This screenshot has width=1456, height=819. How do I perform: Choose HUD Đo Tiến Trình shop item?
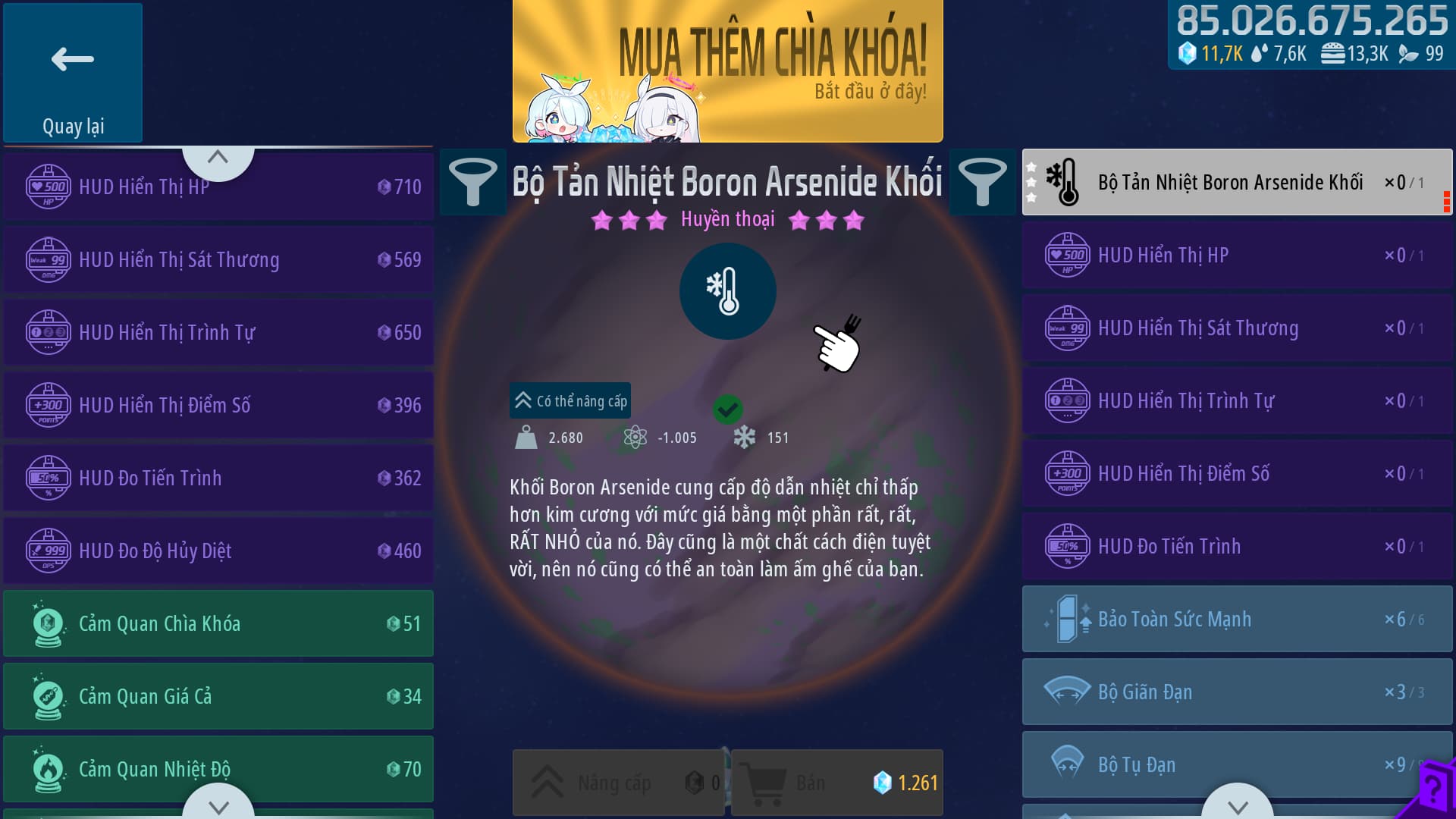click(218, 478)
